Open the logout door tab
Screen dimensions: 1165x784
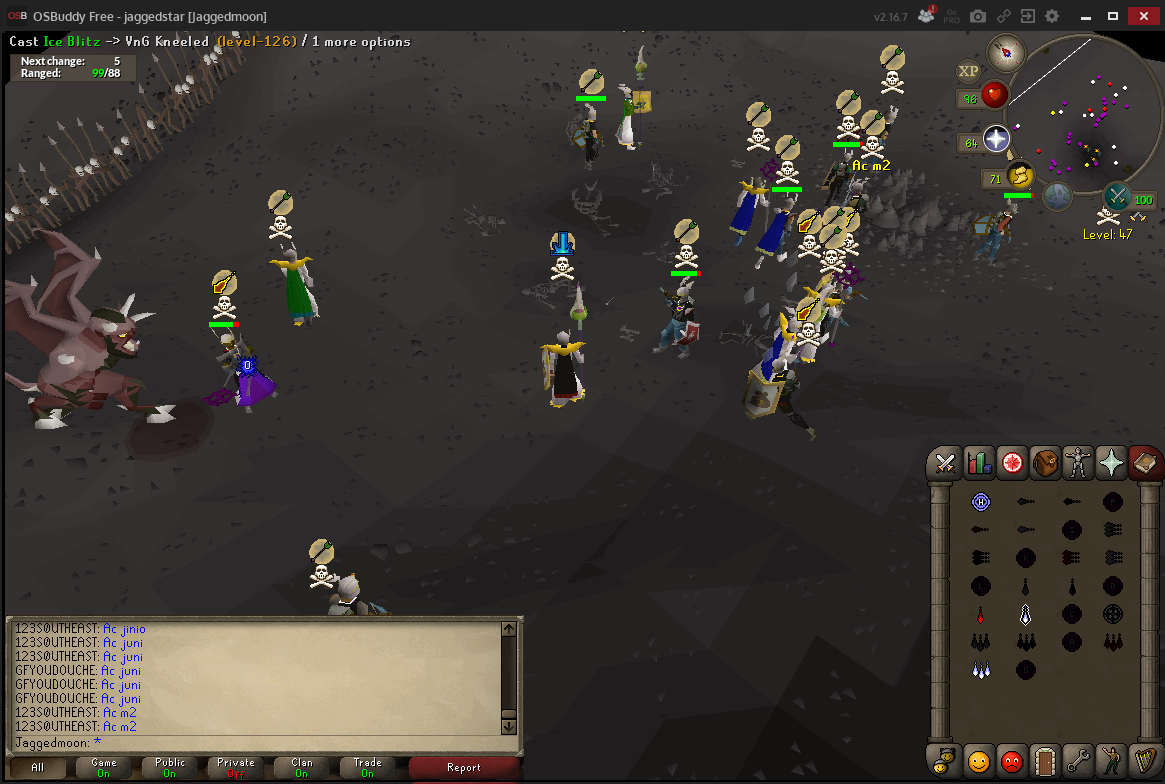(x=1044, y=760)
